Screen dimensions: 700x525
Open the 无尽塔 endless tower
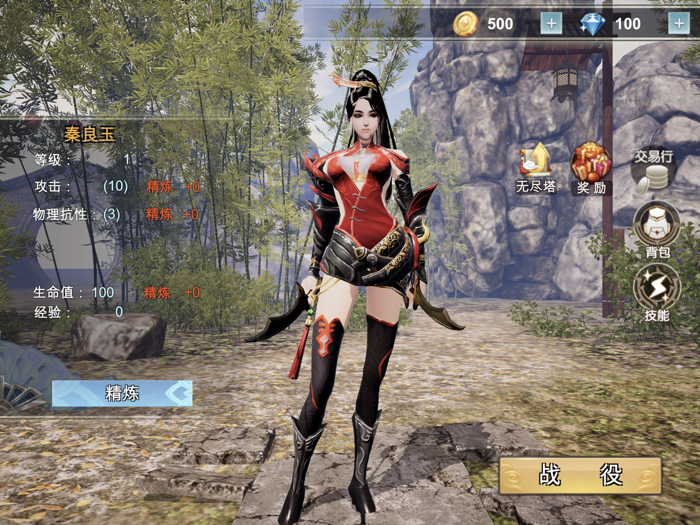[x=536, y=166]
